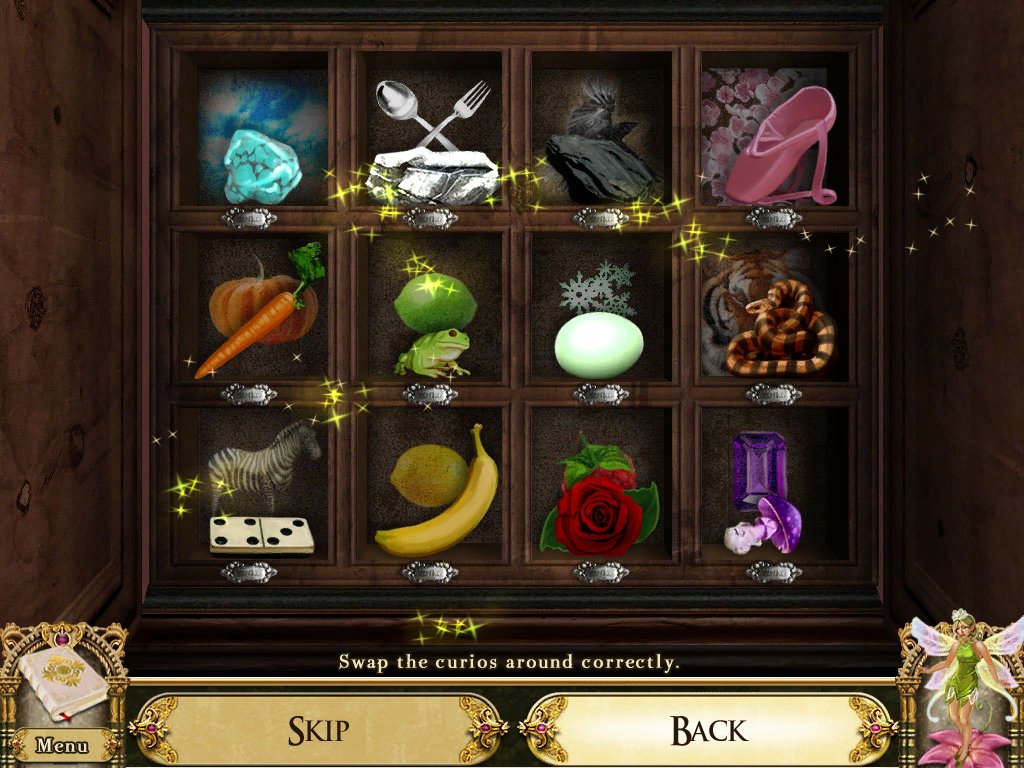Viewport: 1024px width, 768px height.
Task: Select the carrot and pumpkin curio
Action: pyautogui.click(x=258, y=312)
